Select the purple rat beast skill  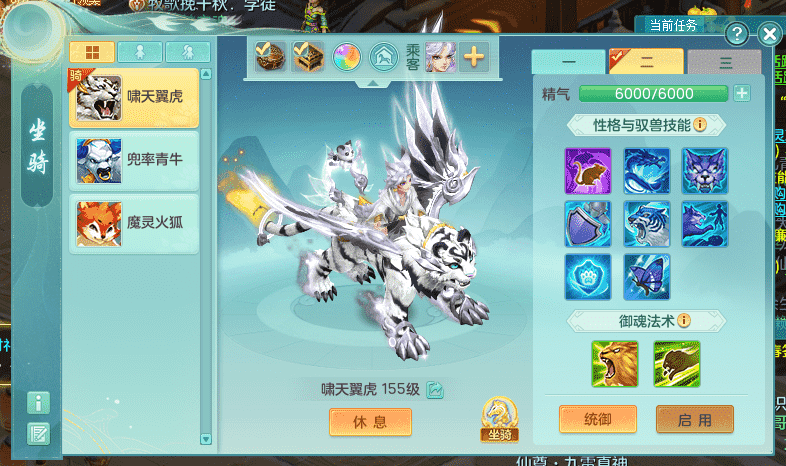[x=588, y=171]
